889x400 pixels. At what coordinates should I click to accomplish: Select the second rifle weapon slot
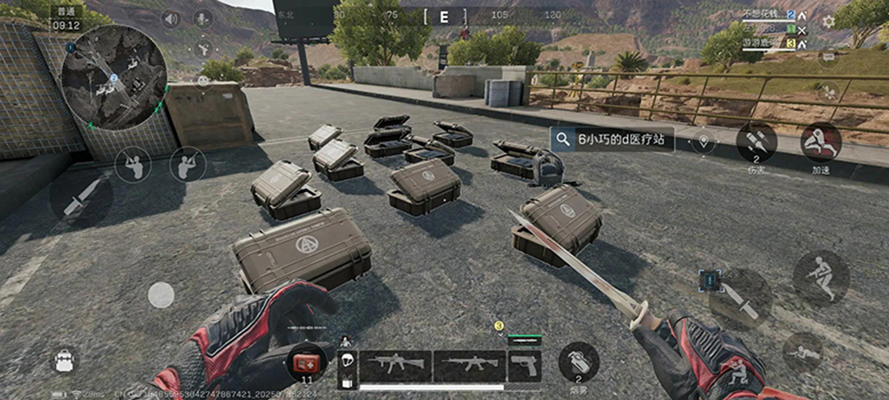point(469,365)
